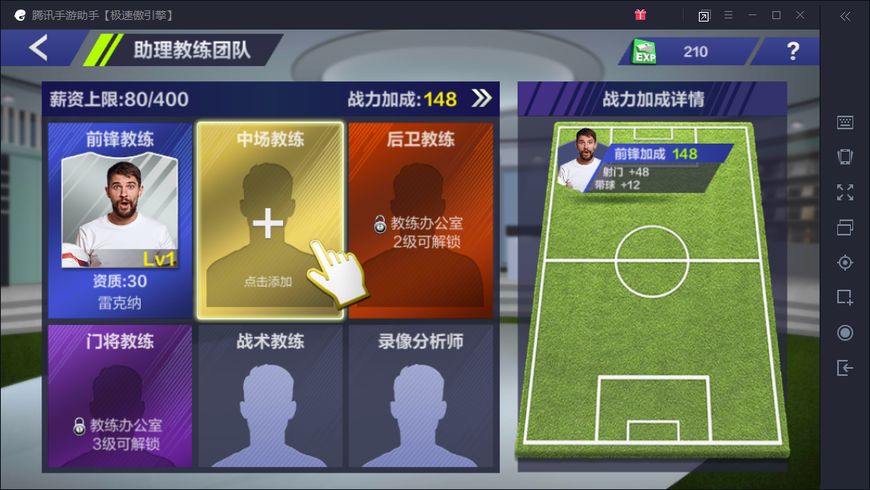The width and height of the screenshot is (870, 490).
Task: Choose the 战术教练 tactics coach slot
Action: point(269,396)
